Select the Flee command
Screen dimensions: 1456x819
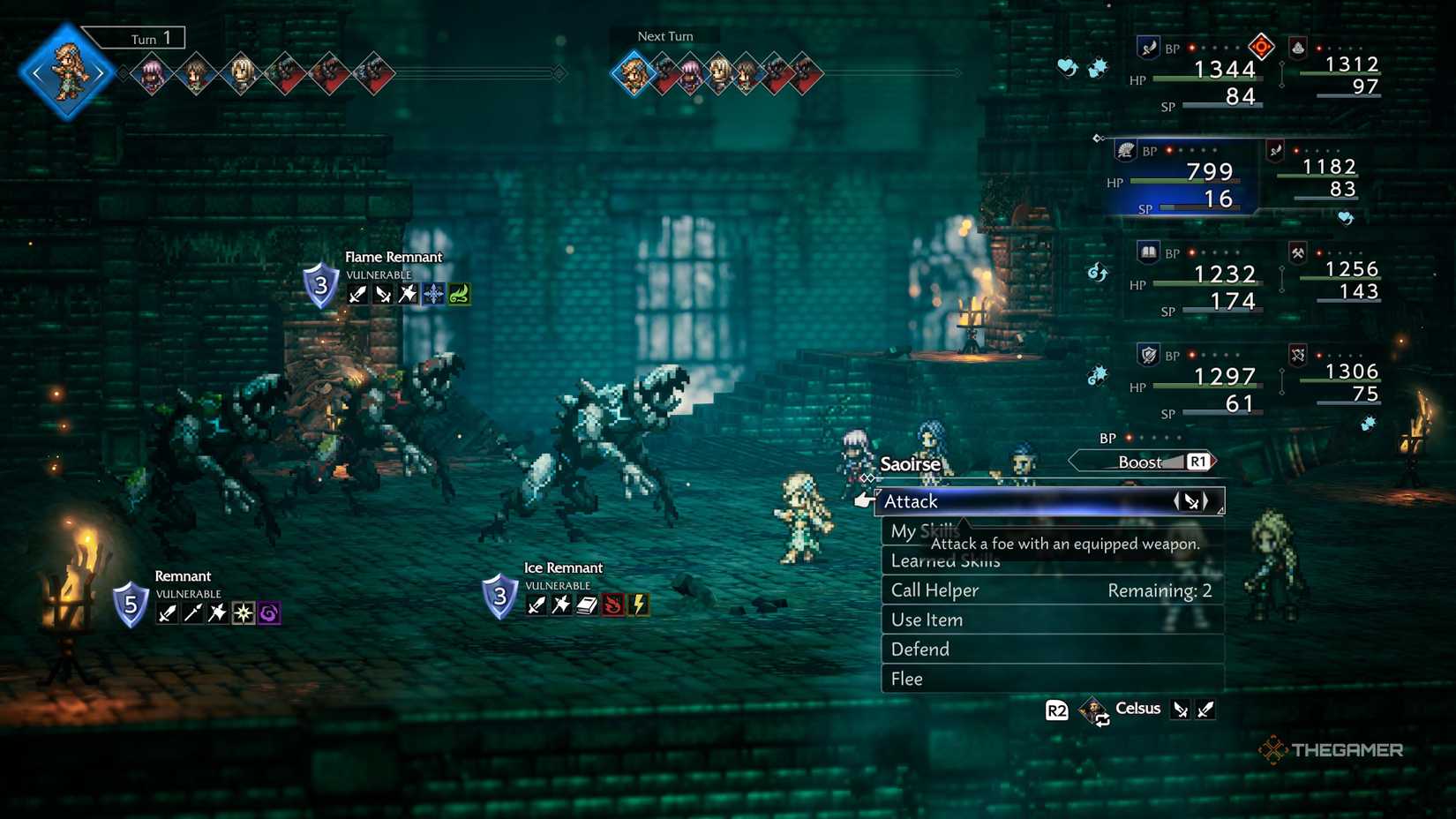click(905, 679)
